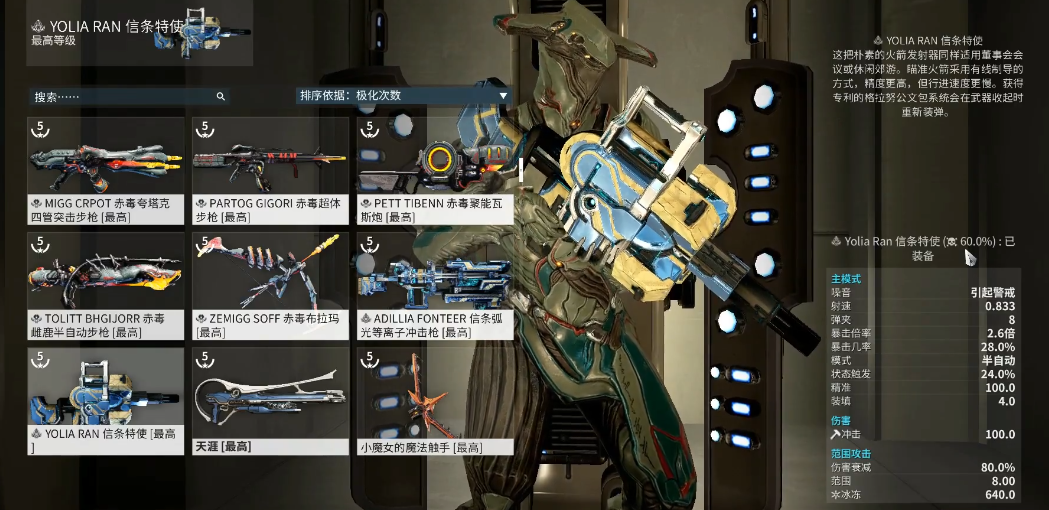Screen dimensions: 1049x510
Task: Type in the weapon search box
Action: (x=125, y=97)
